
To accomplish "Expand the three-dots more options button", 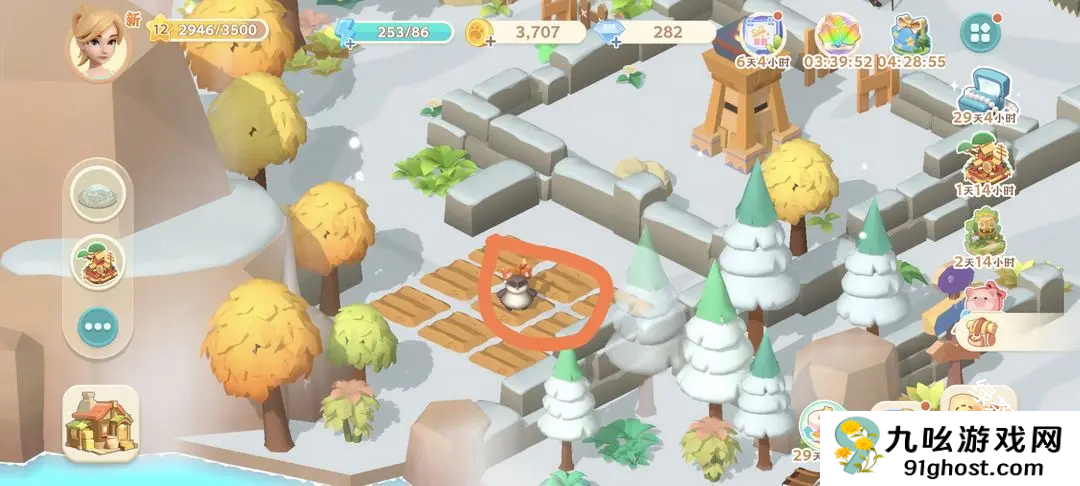I will click(x=98, y=325).
